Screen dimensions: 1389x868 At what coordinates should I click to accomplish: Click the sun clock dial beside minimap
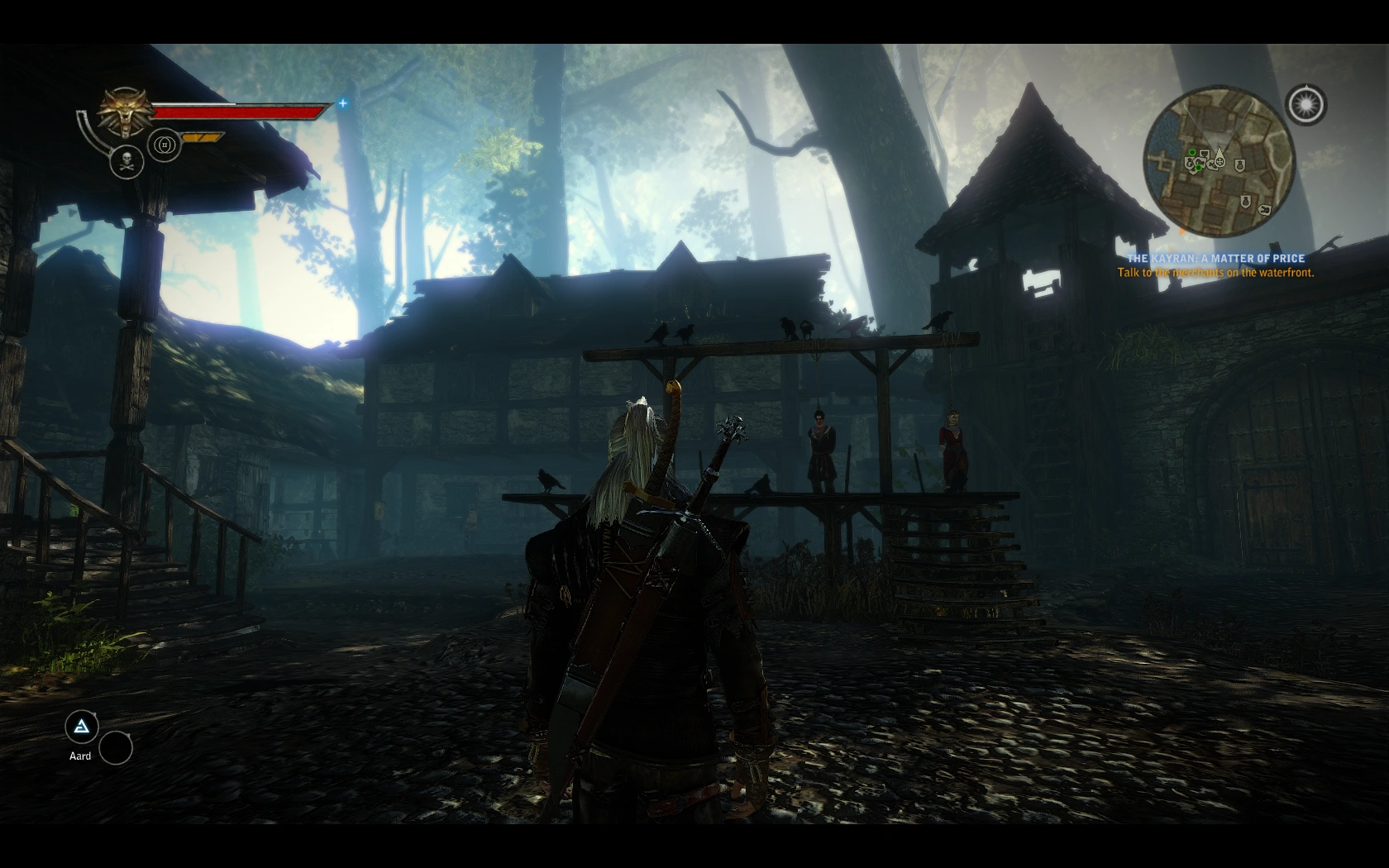tap(1305, 105)
